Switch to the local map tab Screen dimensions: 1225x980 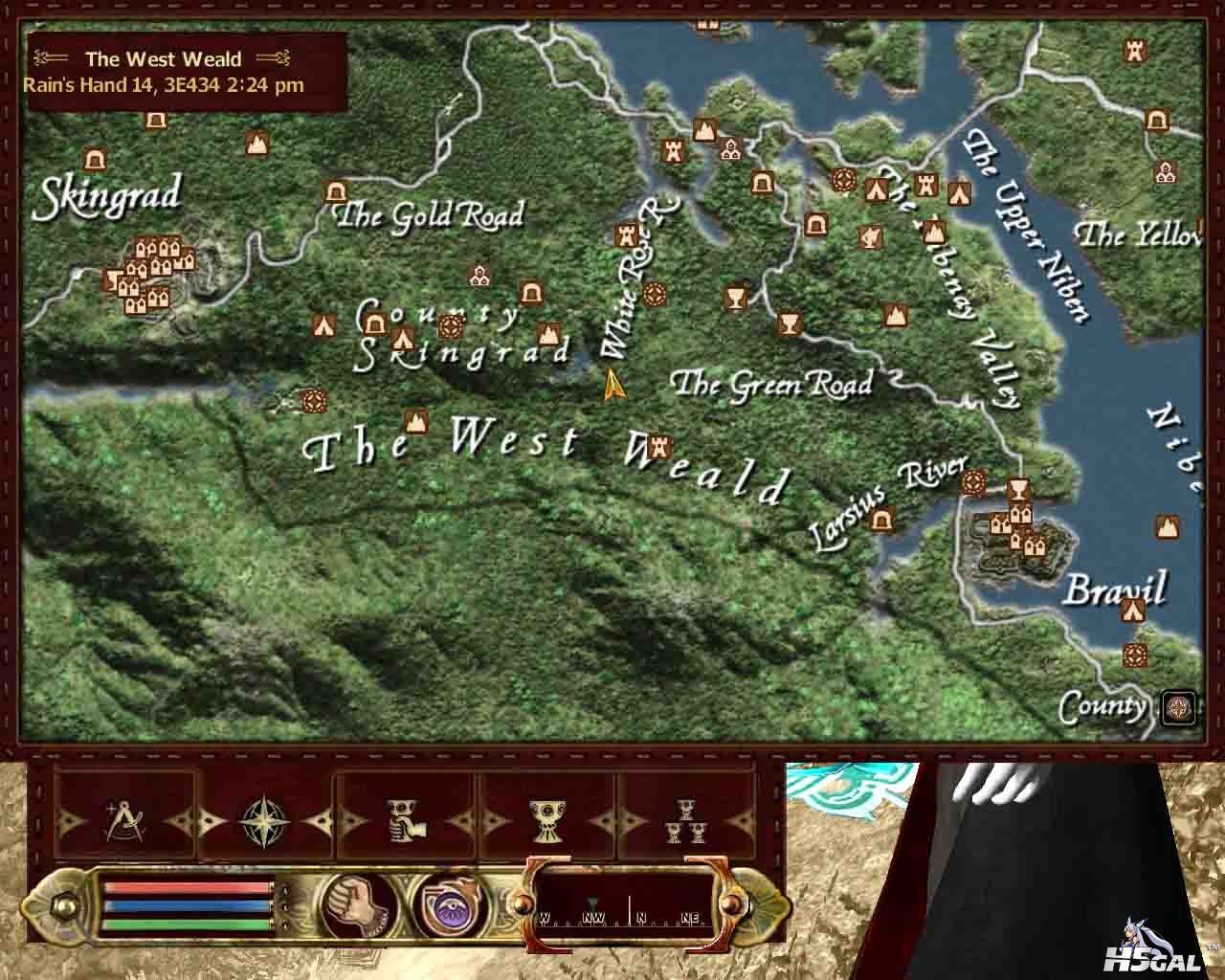point(122,820)
